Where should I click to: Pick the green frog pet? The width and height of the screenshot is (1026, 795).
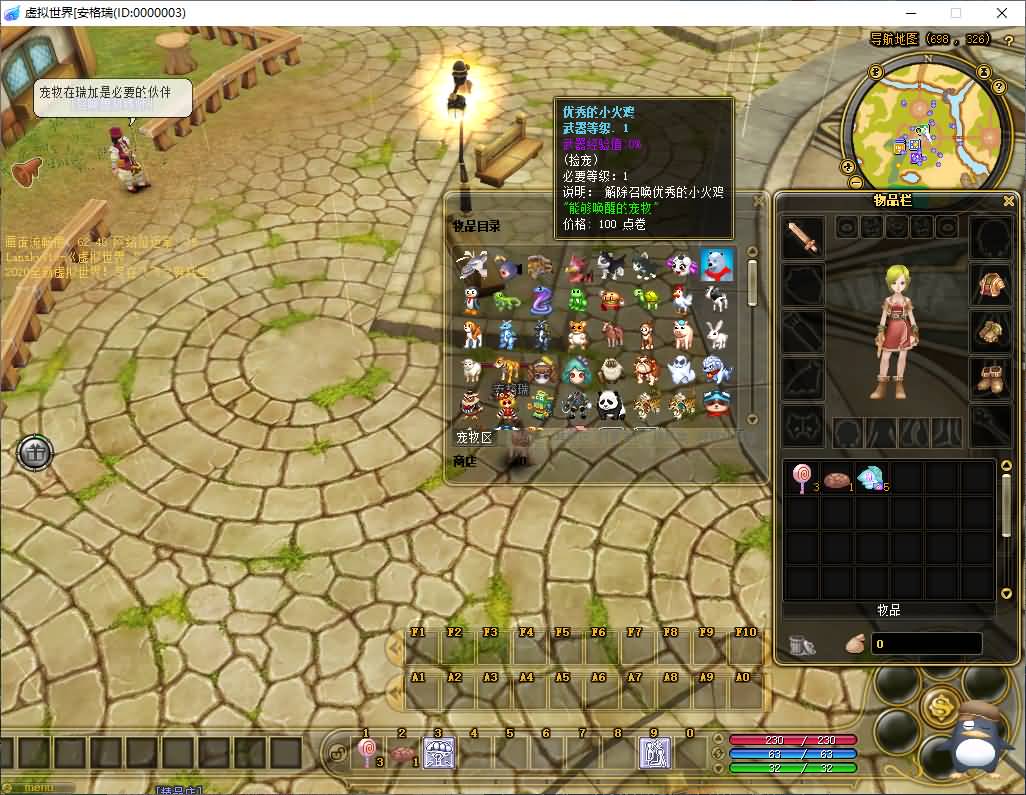[577, 299]
